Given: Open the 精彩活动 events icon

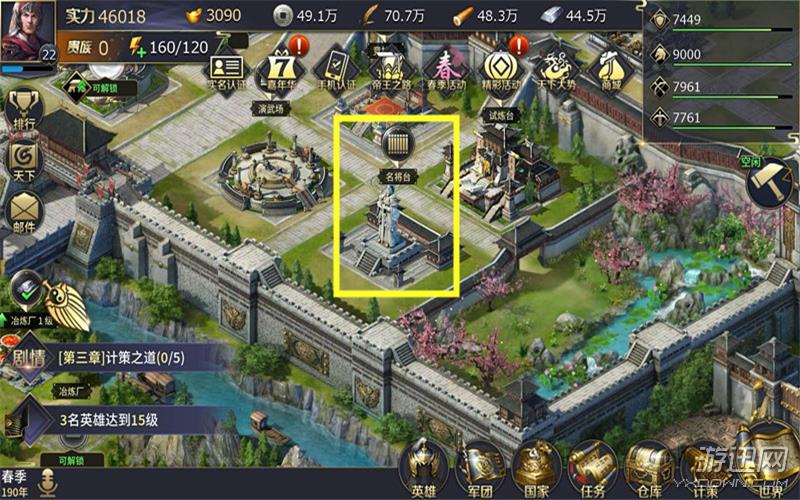Looking at the screenshot, I should pyautogui.click(x=499, y=68).
